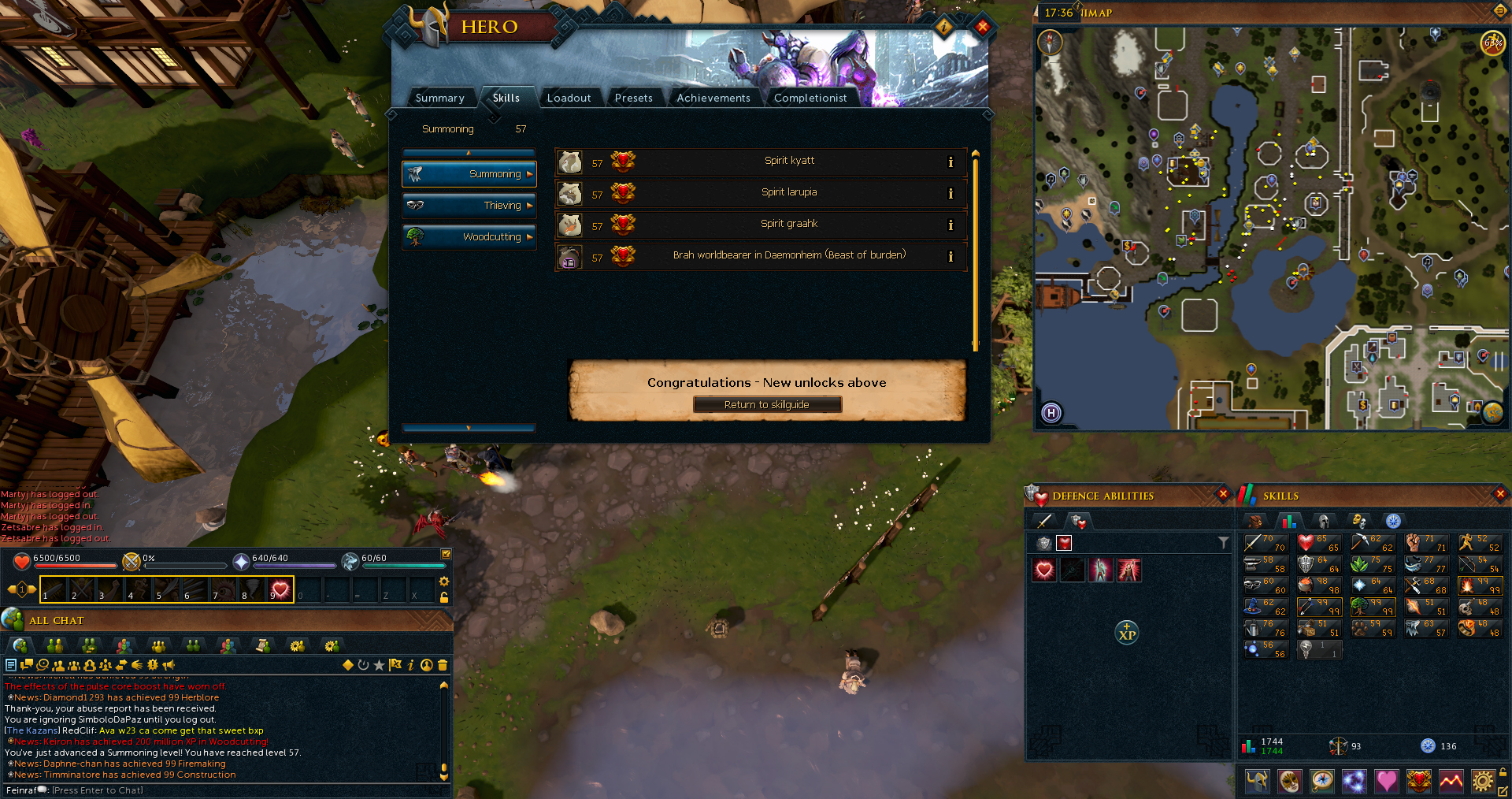Click the home teleport icon on the minimap
The image size is (1512, 799).
click(x=1052, y=413)
